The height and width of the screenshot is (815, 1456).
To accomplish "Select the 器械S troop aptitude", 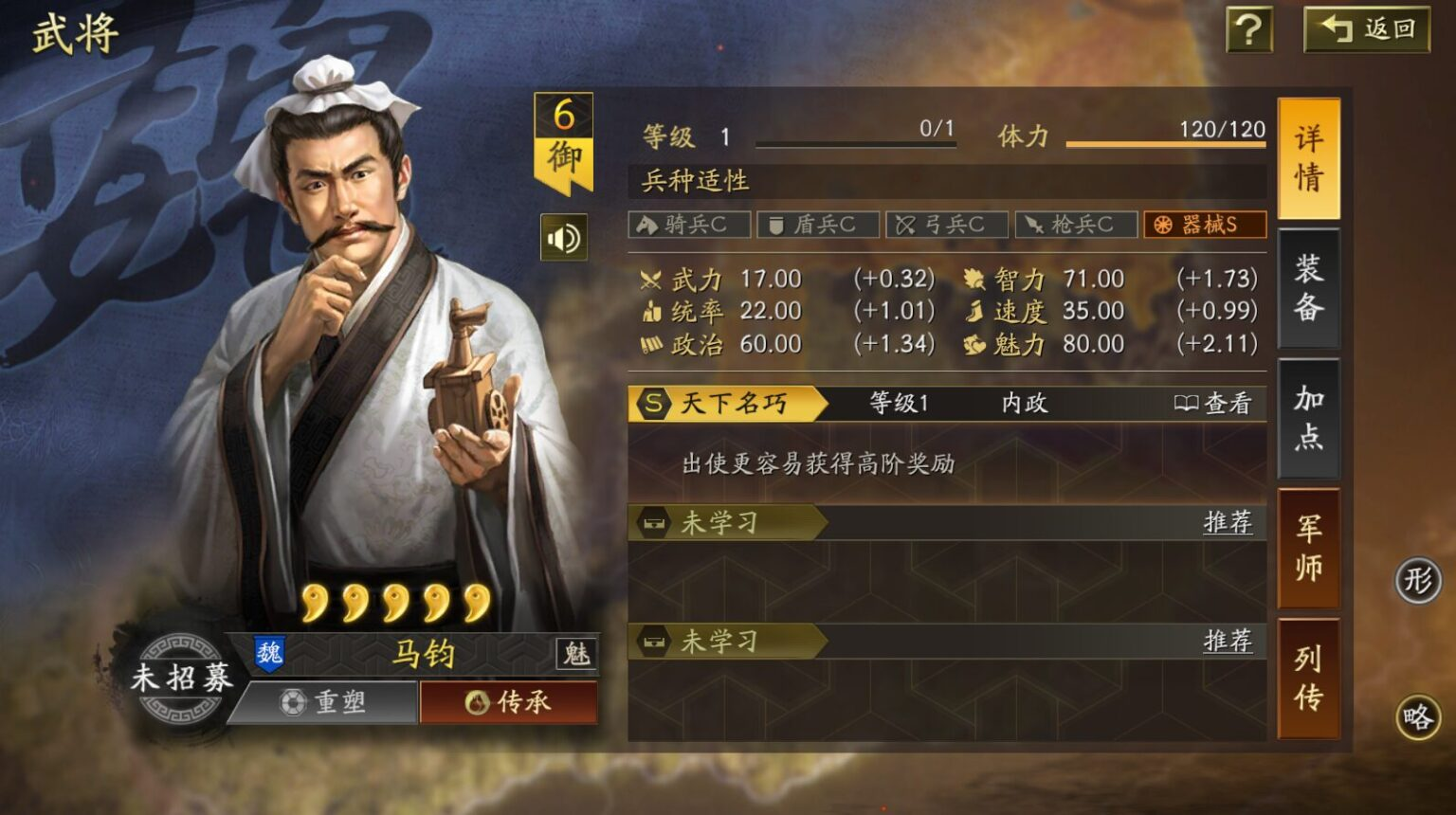I will 1205,225.
